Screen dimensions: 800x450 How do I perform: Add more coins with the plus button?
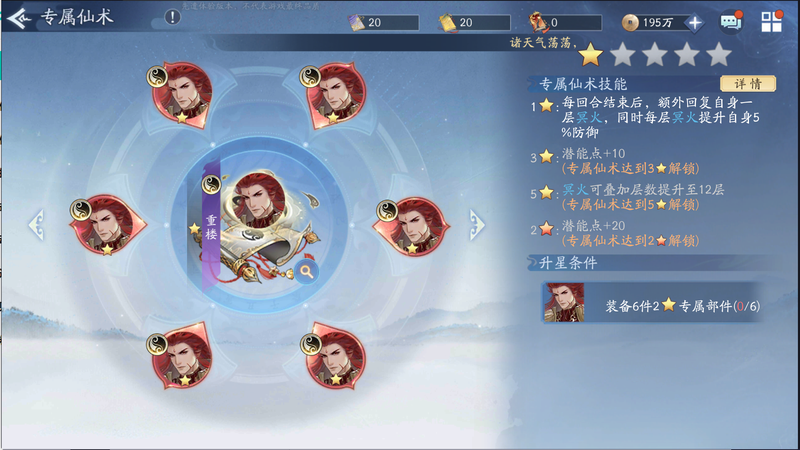[x=695, y=22]
